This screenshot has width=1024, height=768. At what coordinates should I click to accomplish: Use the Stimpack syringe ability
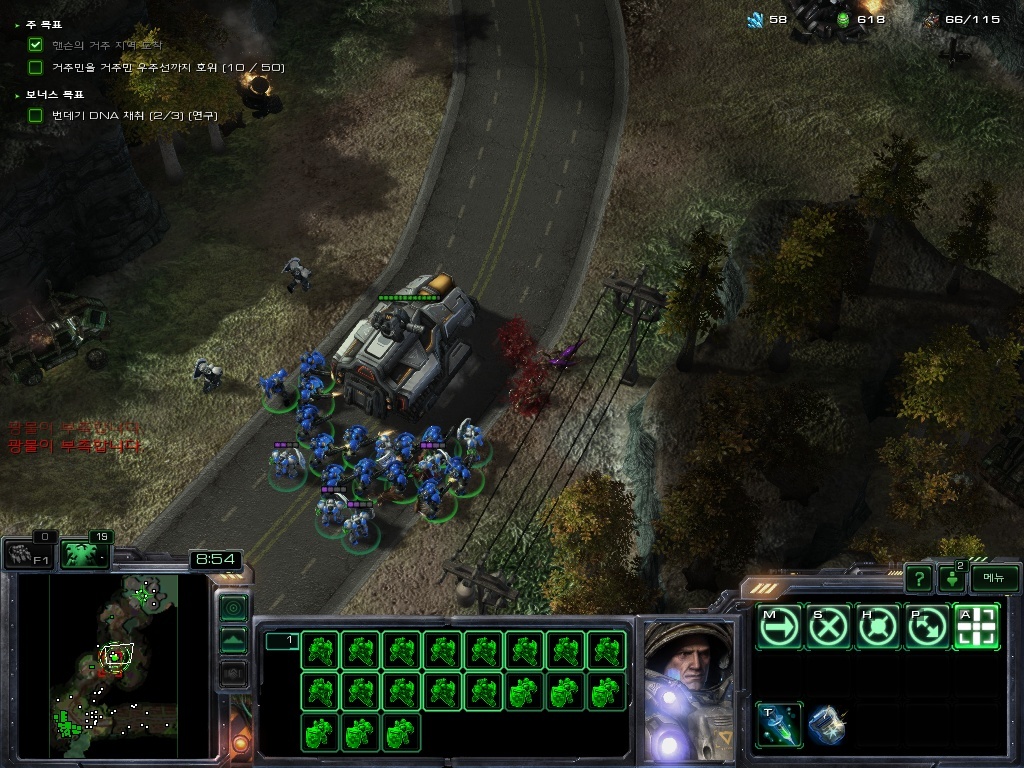[x=778, y=725]
